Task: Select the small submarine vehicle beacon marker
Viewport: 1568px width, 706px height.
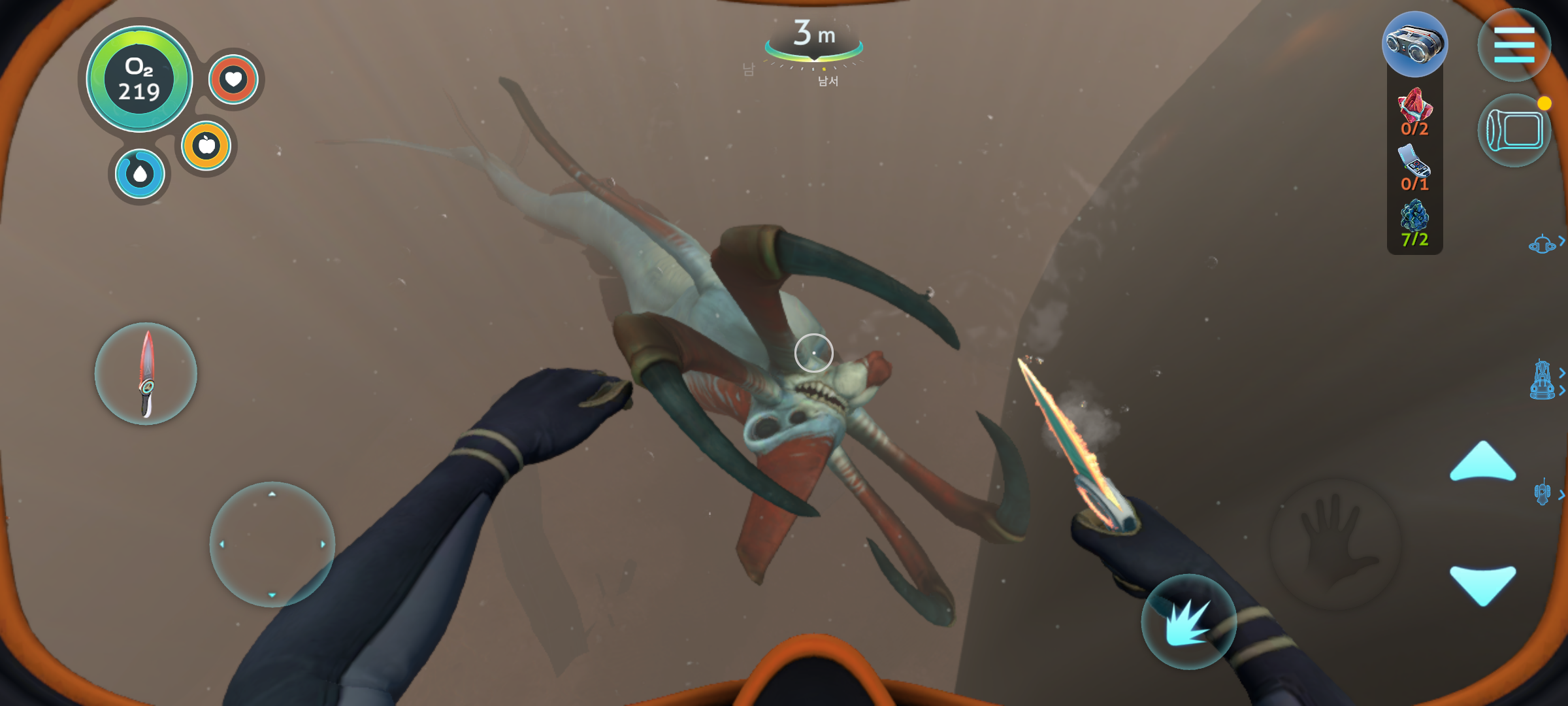Action: point(1542,244)
